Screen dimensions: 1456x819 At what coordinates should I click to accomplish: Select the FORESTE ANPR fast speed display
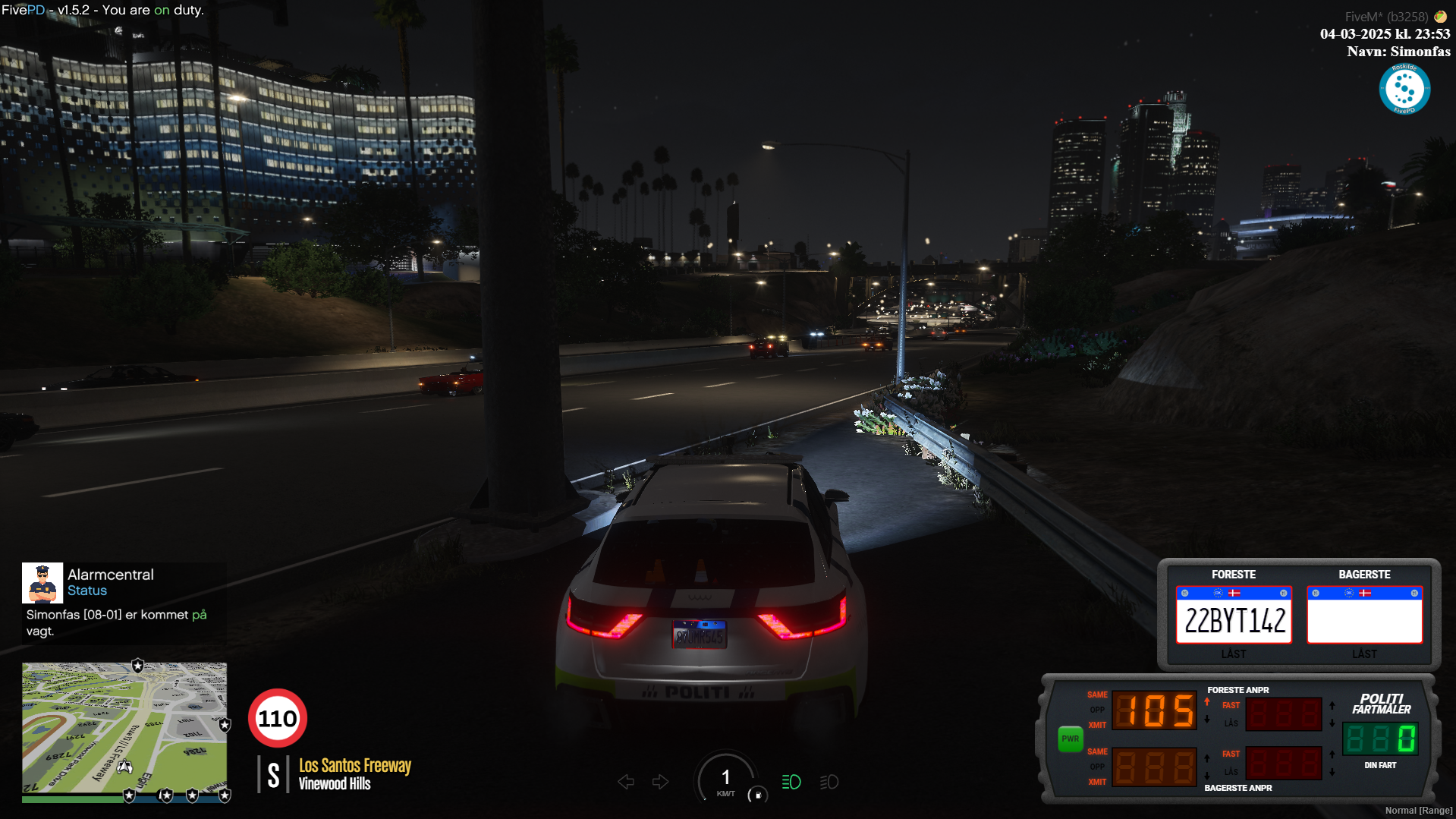[x=1284, y=713]
